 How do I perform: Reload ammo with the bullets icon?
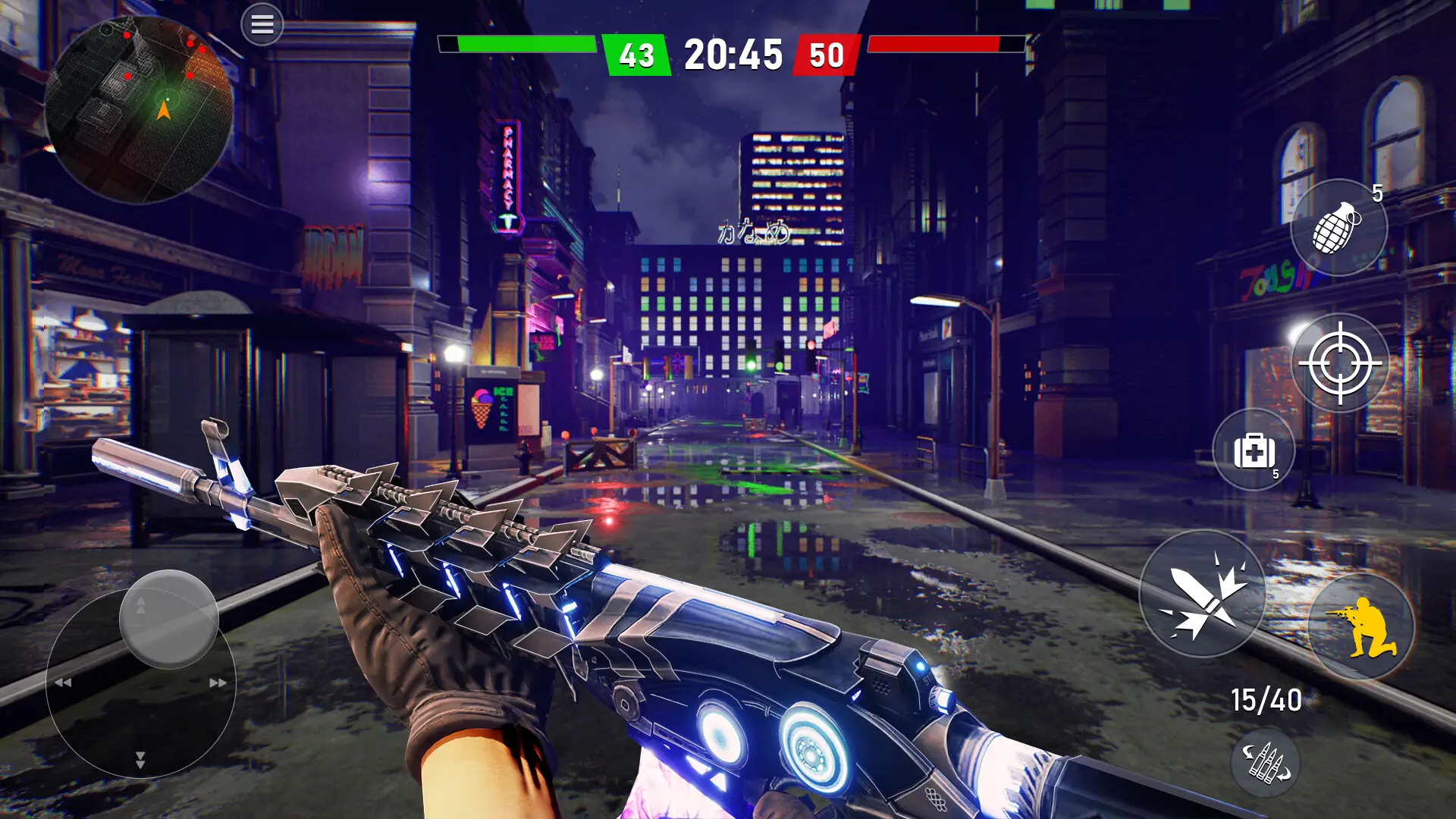[x=1266, y=763]
